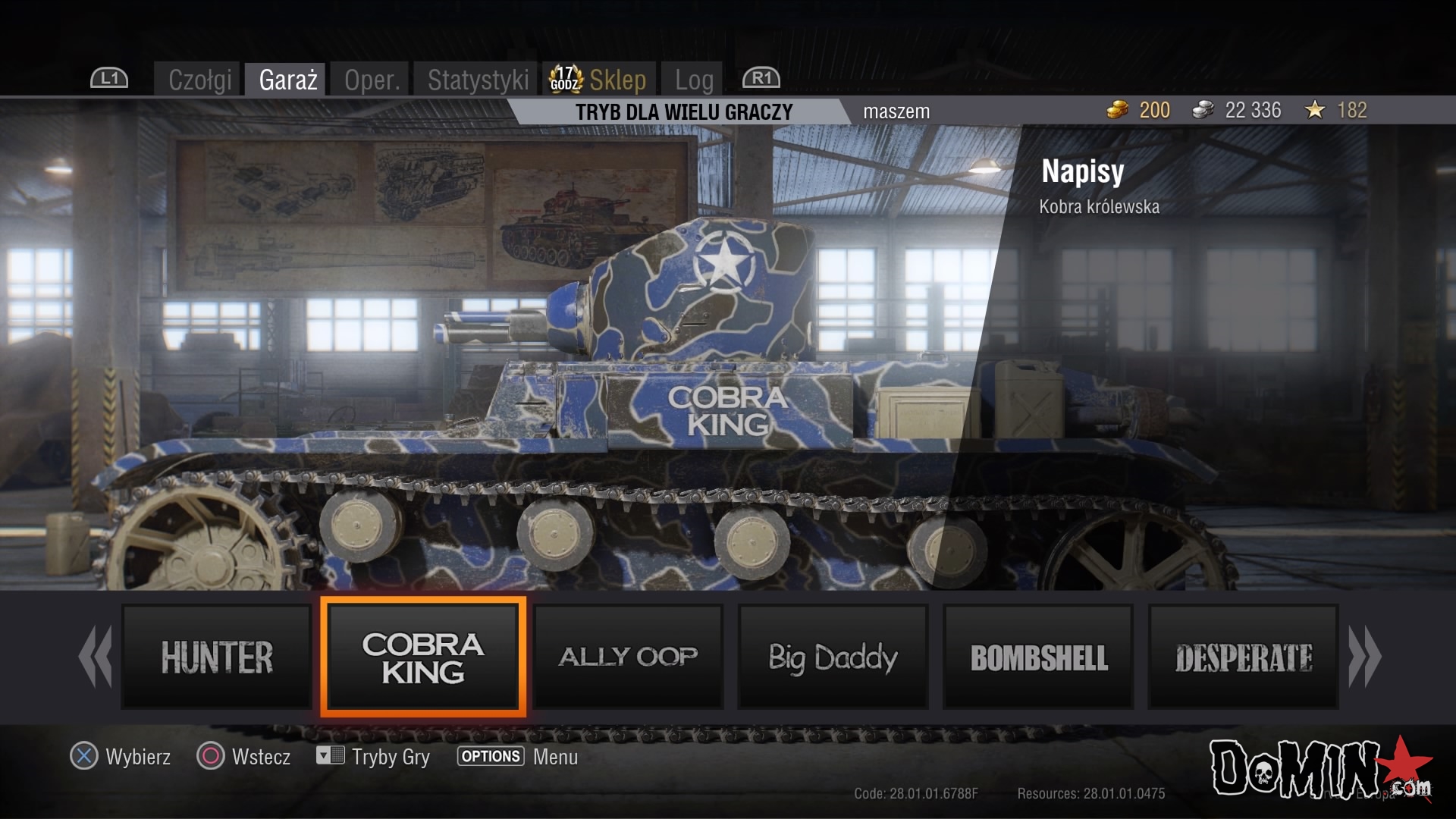The height and width of the screenshot is (819, 1456).
Task: Switch to the Czołgi tab
Action: click(199, 80)
